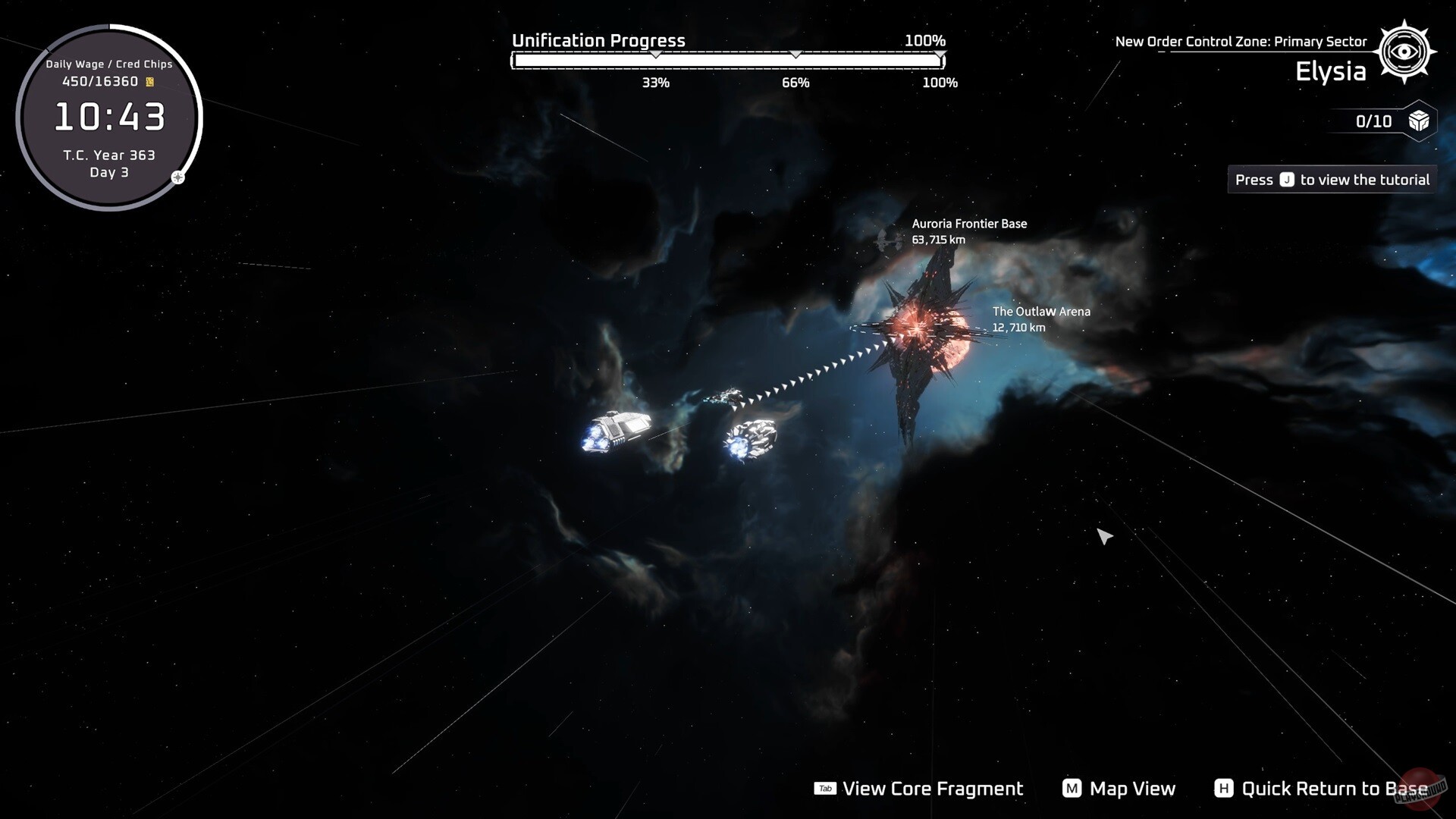The width and height of the screenshot is (1456, 819).
Task: Choose Quick Return to Base
Action: pos(1321,789)
